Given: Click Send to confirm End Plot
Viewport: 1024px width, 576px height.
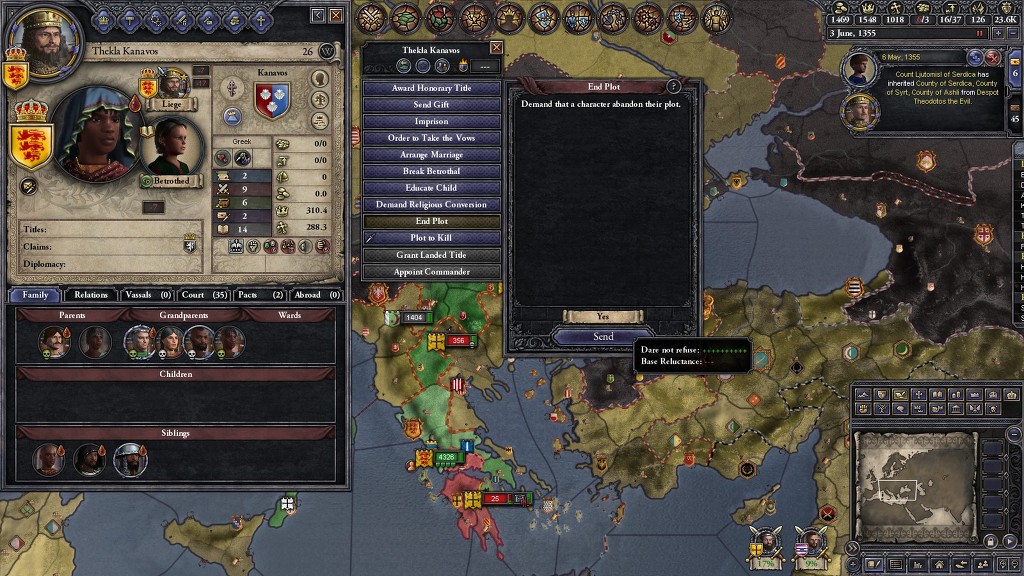Looking at the screenshot, I should pyautogui.click(x=603, y=337).
